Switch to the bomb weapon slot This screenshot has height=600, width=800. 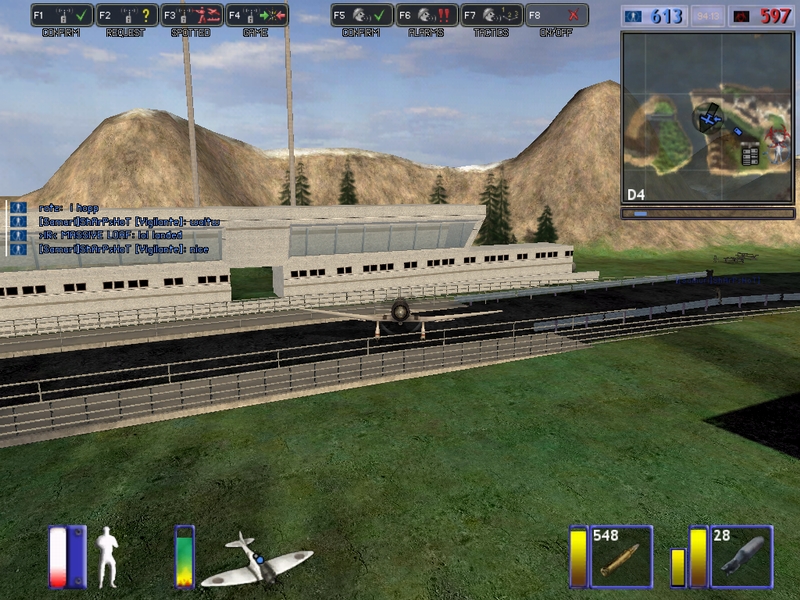(741, 556)
